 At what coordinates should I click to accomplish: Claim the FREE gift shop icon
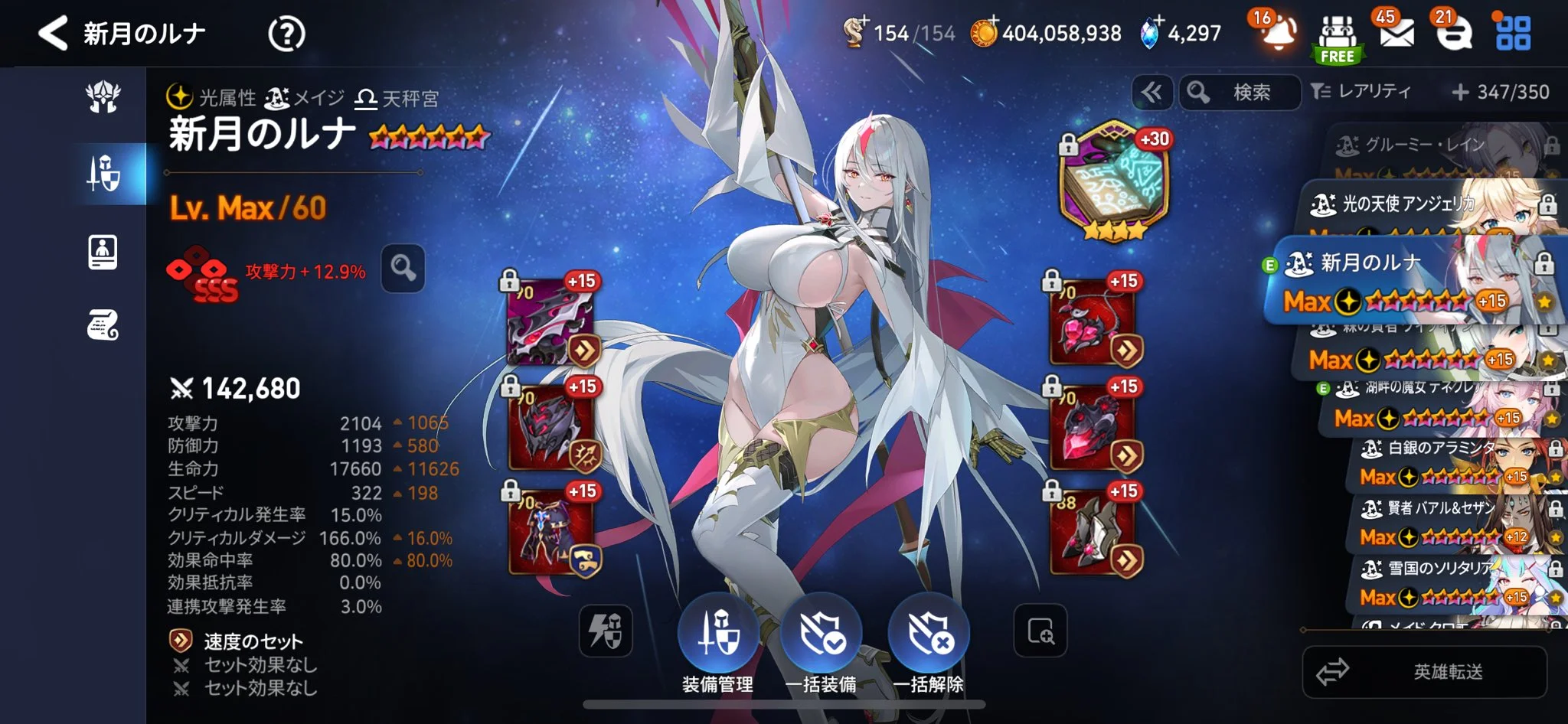click(1337, 38)
